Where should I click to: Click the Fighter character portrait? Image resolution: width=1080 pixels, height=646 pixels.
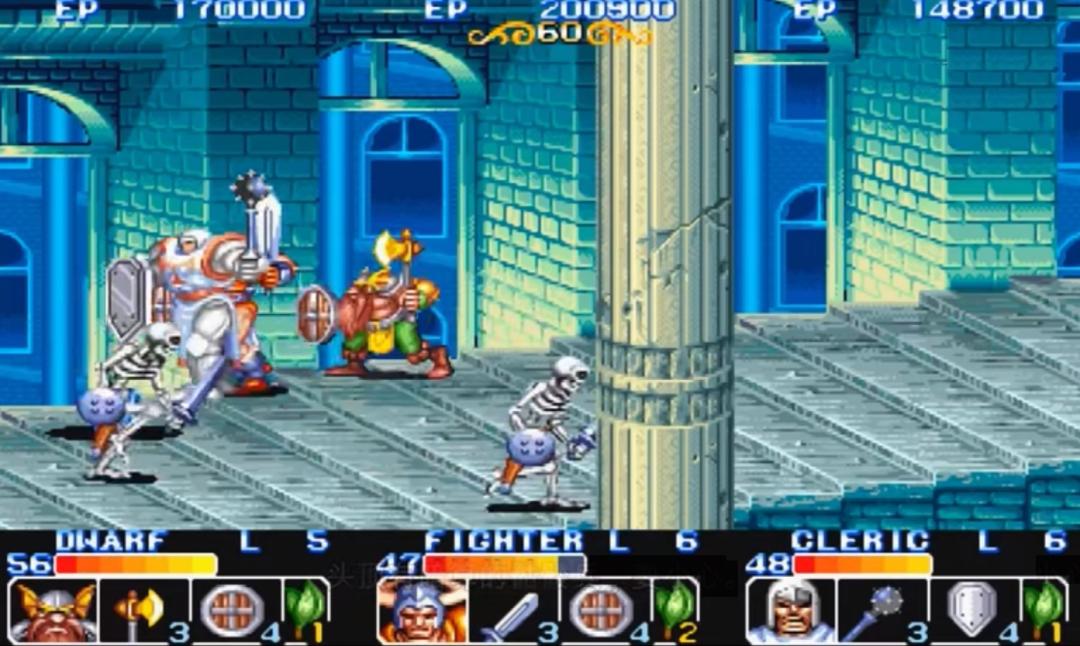(x=422, y=611)
